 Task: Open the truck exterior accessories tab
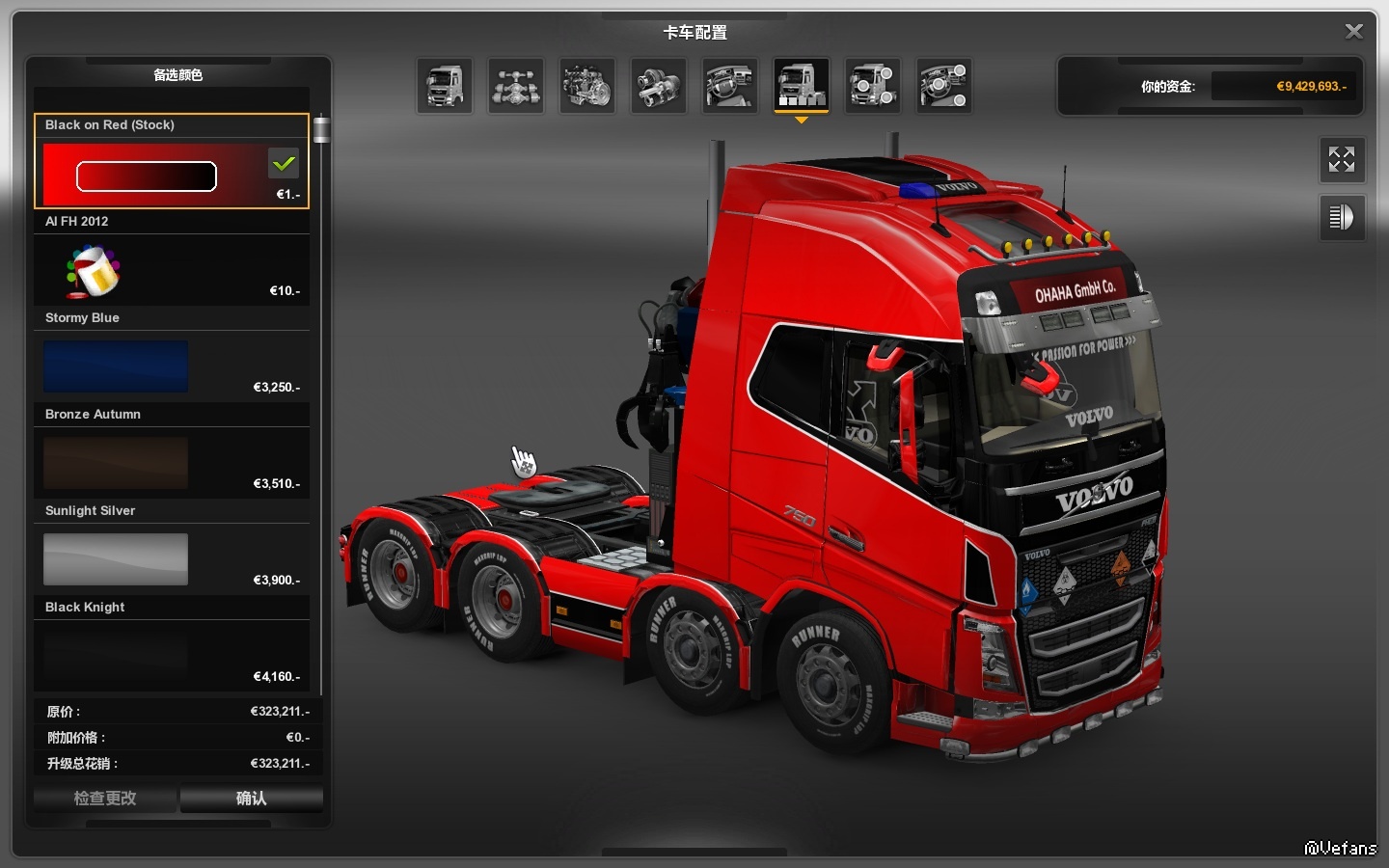(x=873, y=86)
